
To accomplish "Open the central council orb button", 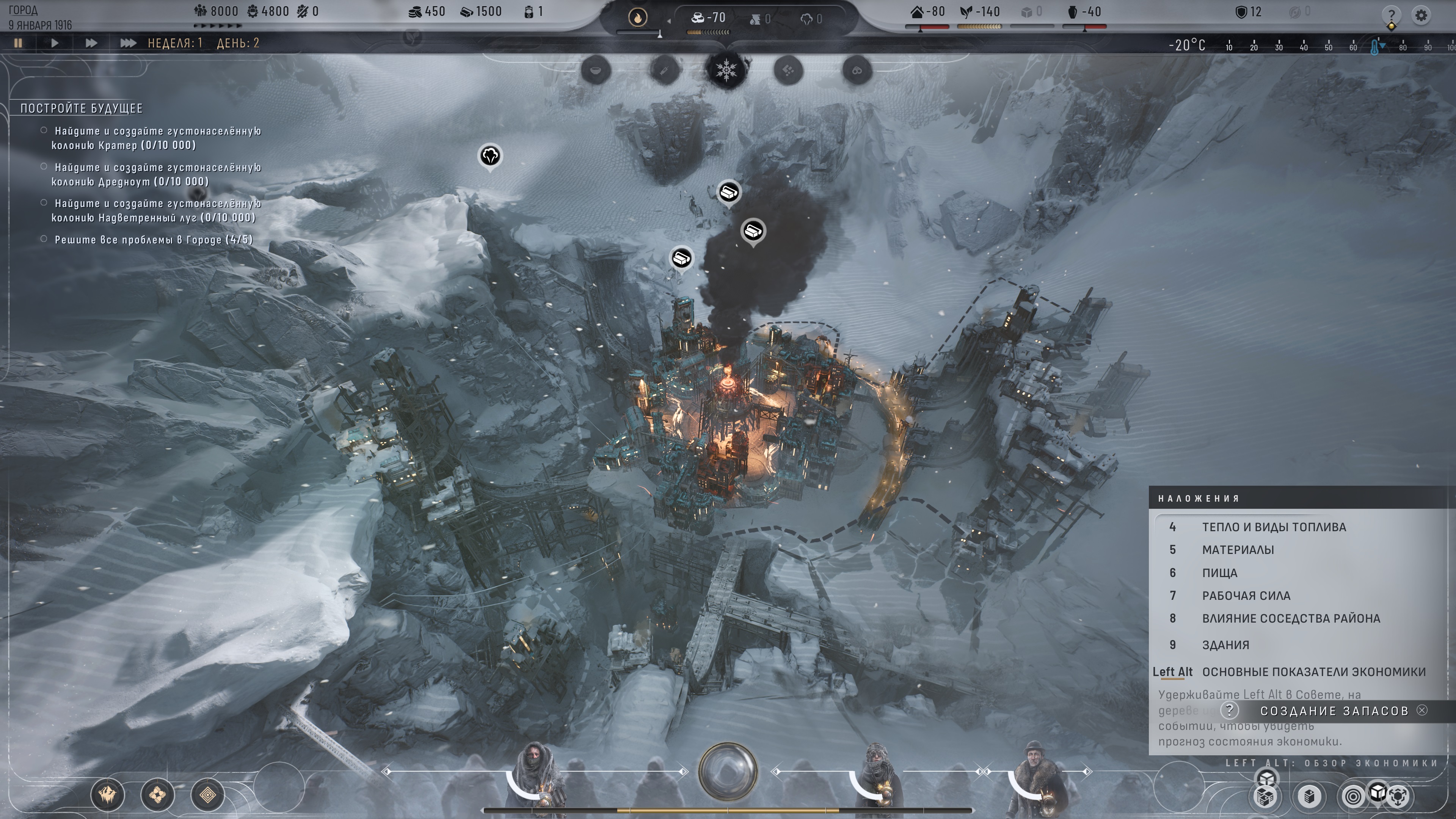I will [728, 772].
